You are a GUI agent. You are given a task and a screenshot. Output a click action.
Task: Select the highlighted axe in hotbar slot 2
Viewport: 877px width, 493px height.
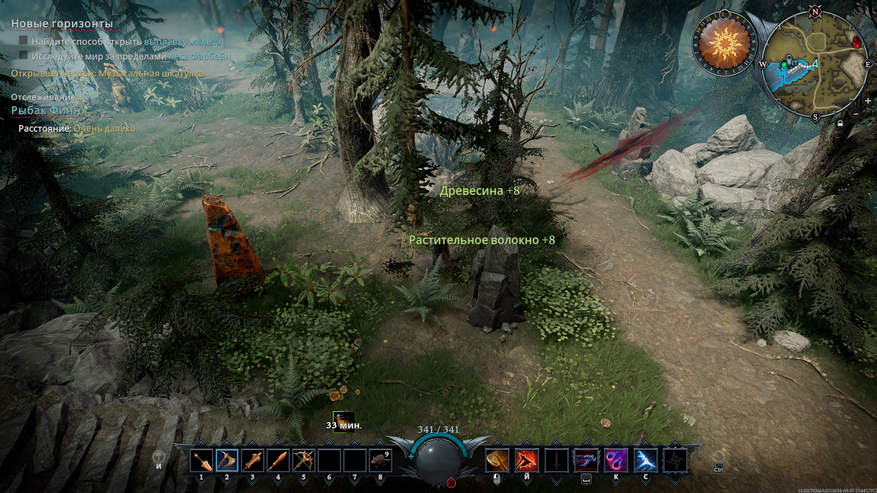(227, 460)
